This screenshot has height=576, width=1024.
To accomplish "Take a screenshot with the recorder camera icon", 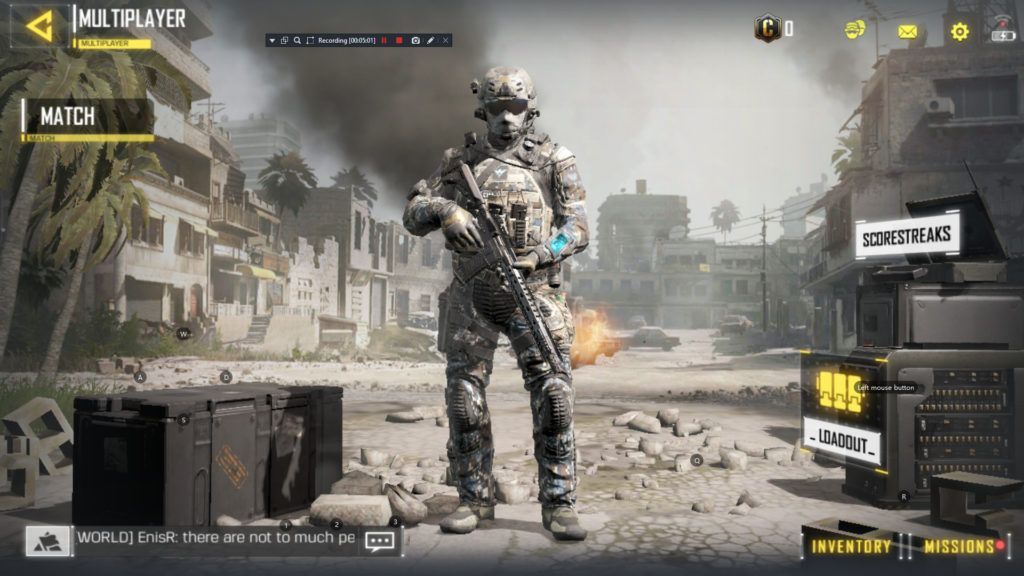I will (x=414, y=40).
